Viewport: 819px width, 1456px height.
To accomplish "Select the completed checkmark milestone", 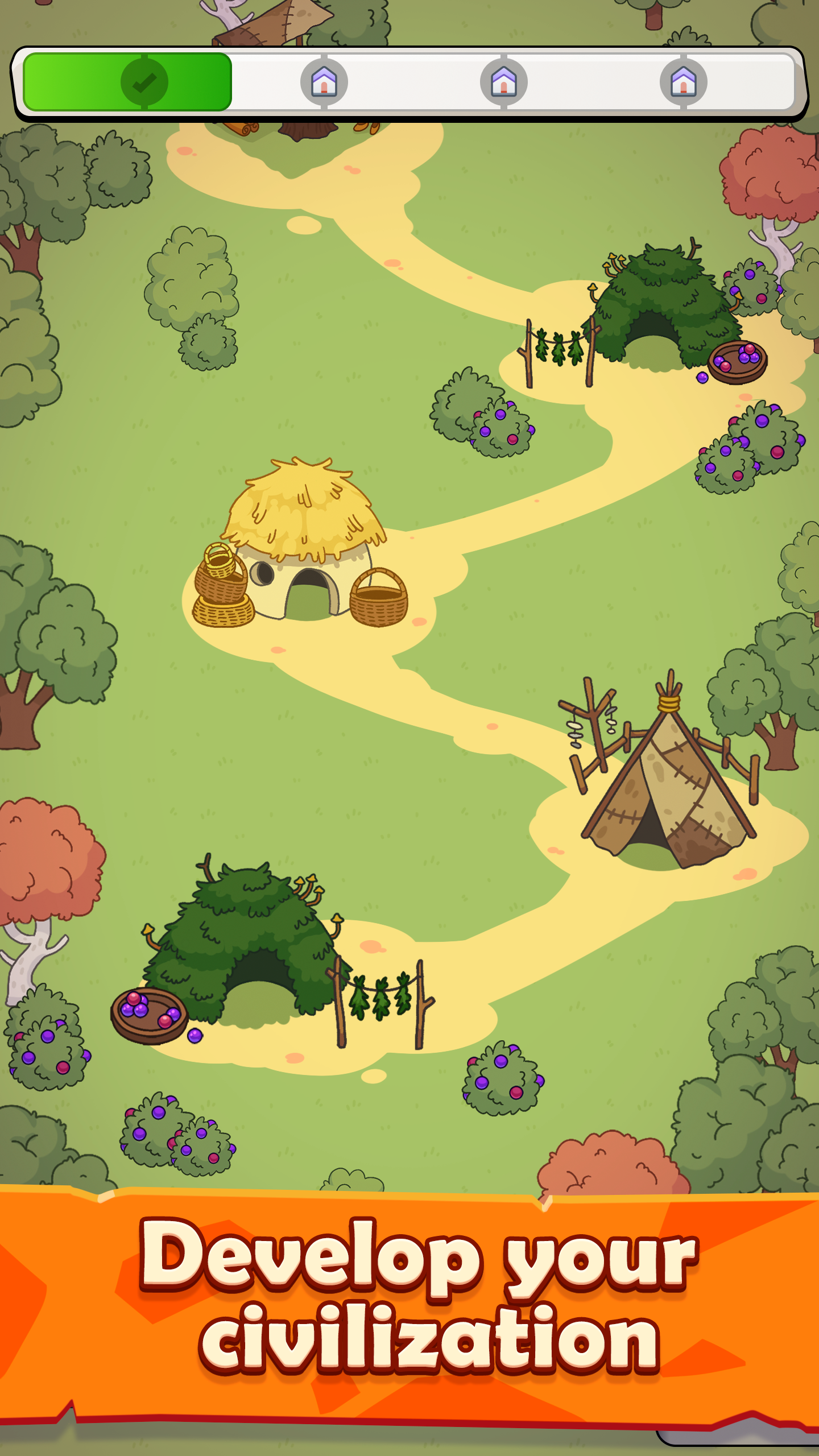I will coord(144,81).
